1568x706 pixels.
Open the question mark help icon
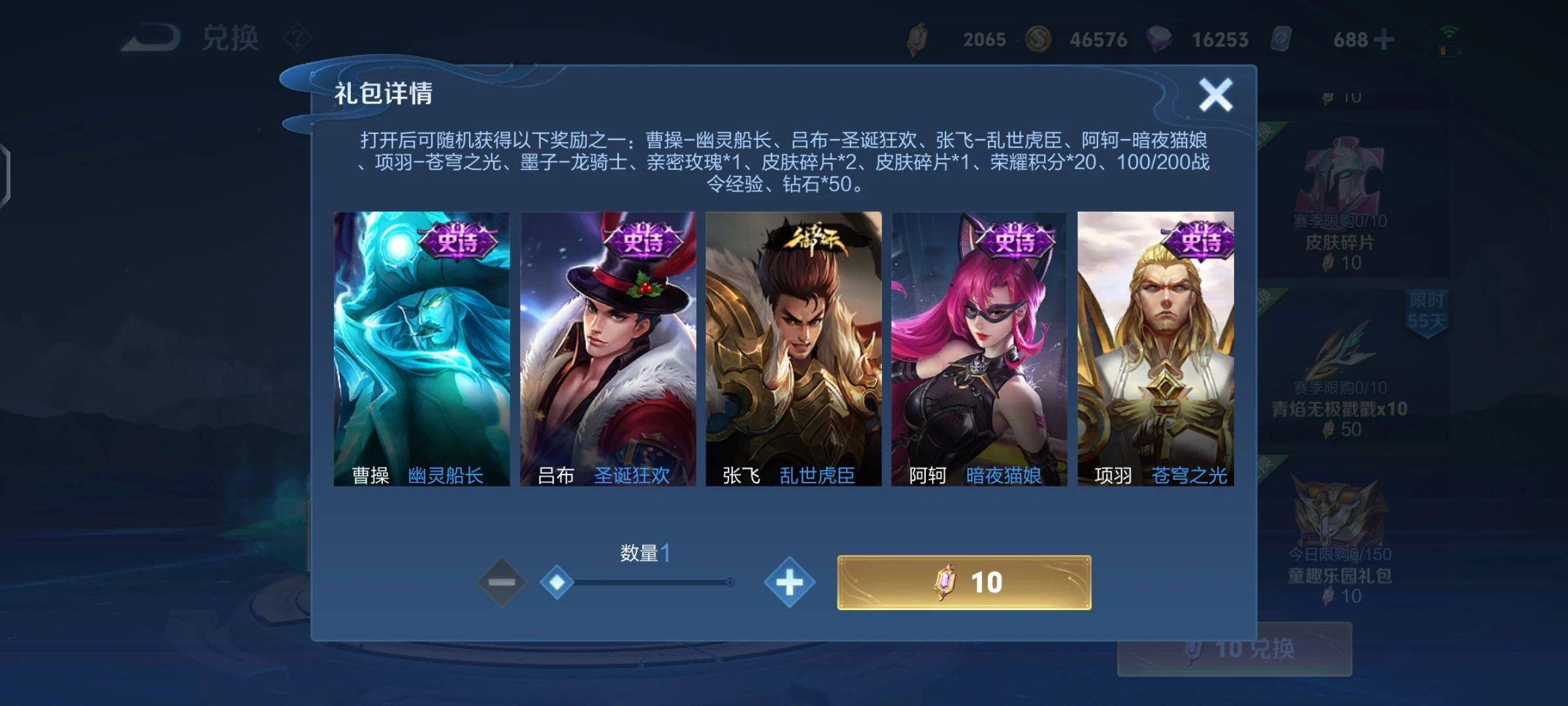point(297,39)
